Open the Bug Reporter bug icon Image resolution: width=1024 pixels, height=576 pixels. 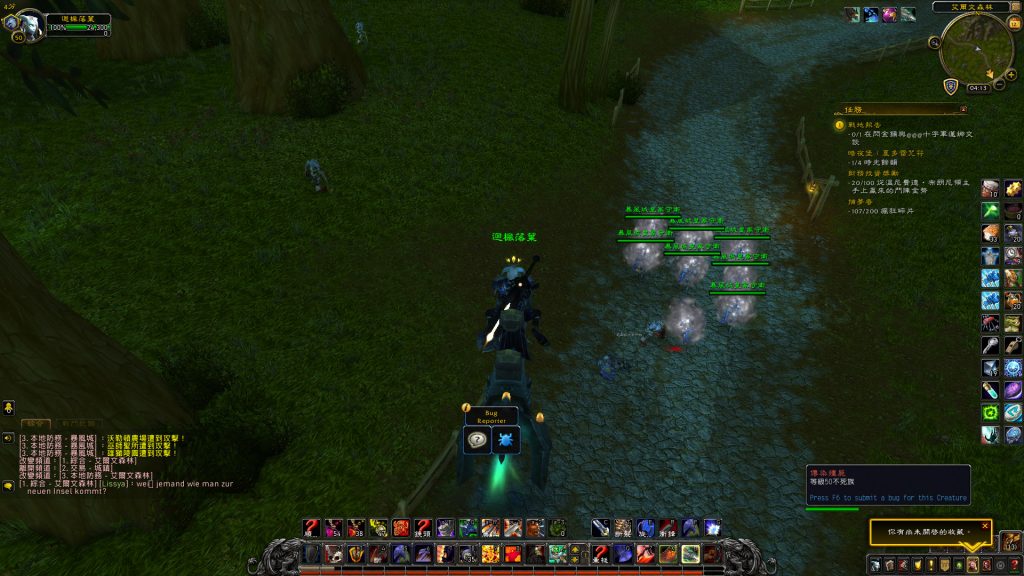pyautogui.click(x=503, y=440)
